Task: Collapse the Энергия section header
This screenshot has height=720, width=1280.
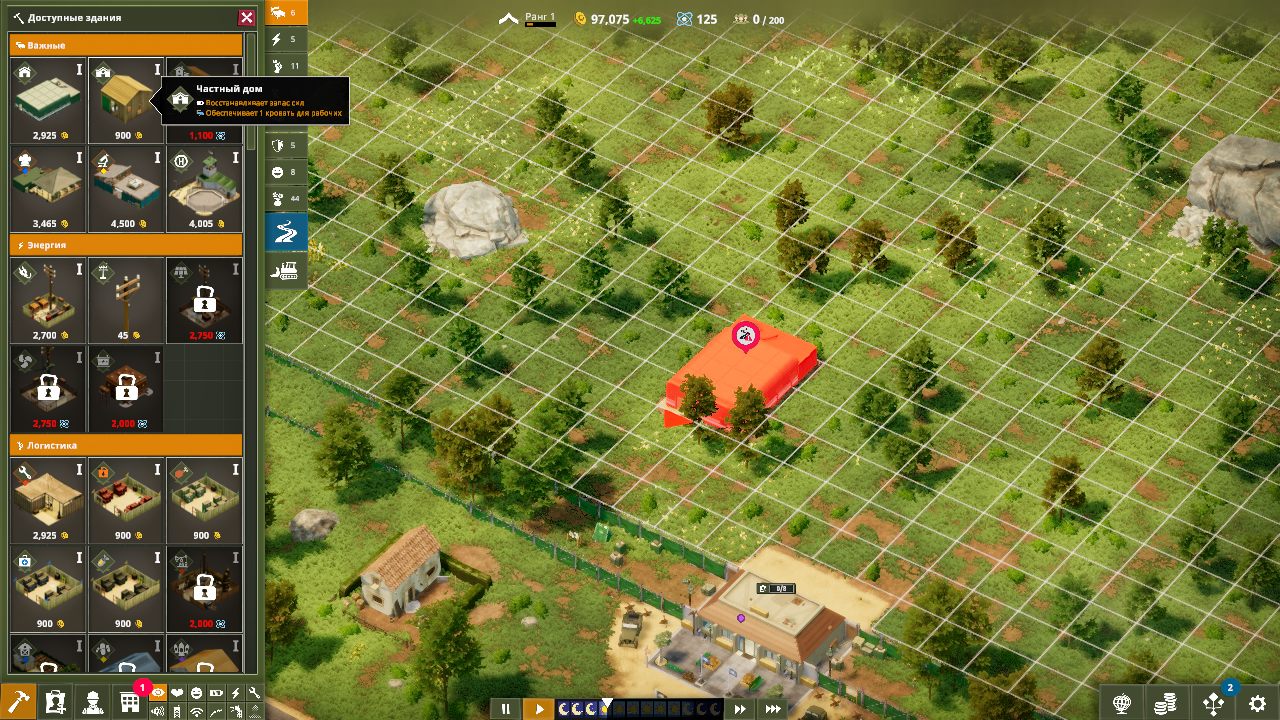Action: [126, 245]
